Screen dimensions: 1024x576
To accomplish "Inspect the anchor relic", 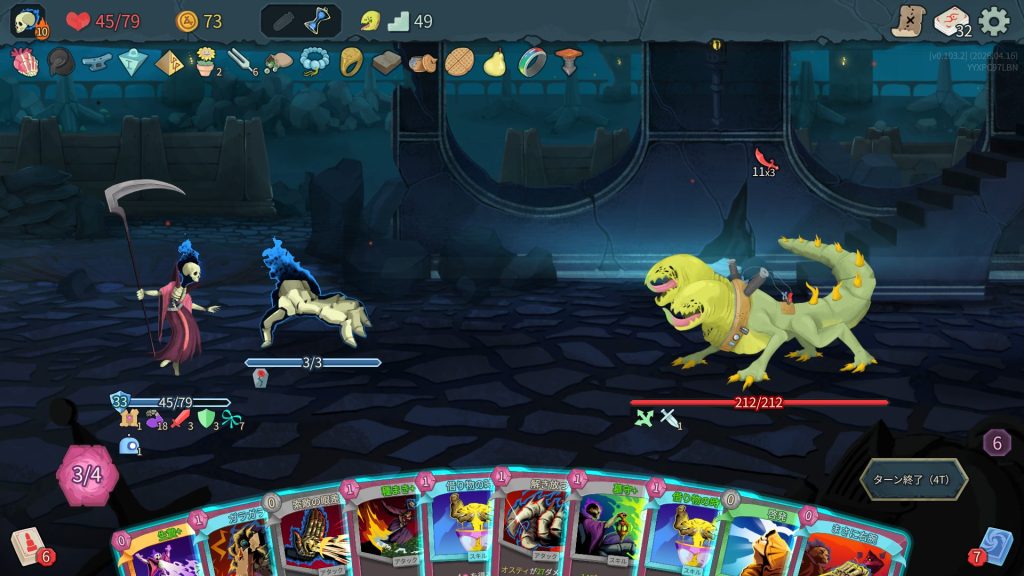I will (x=96, y=63).
